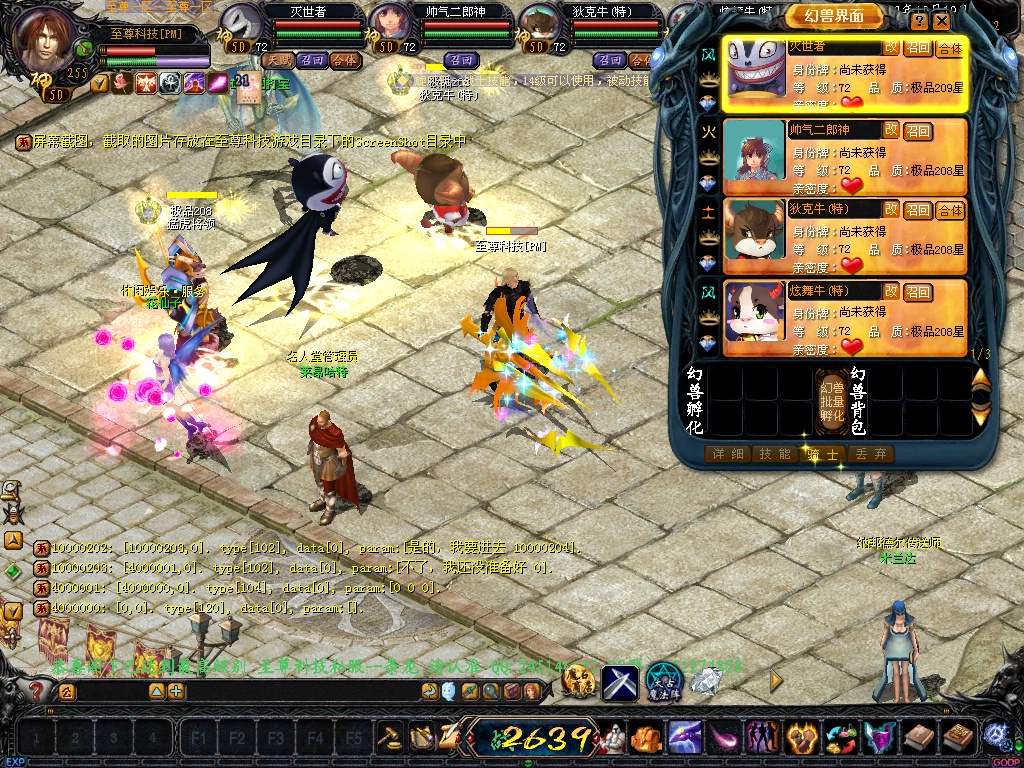Screen dimensions: 1024x768
Task: Open the 骑士 tab
Action: 824,454
